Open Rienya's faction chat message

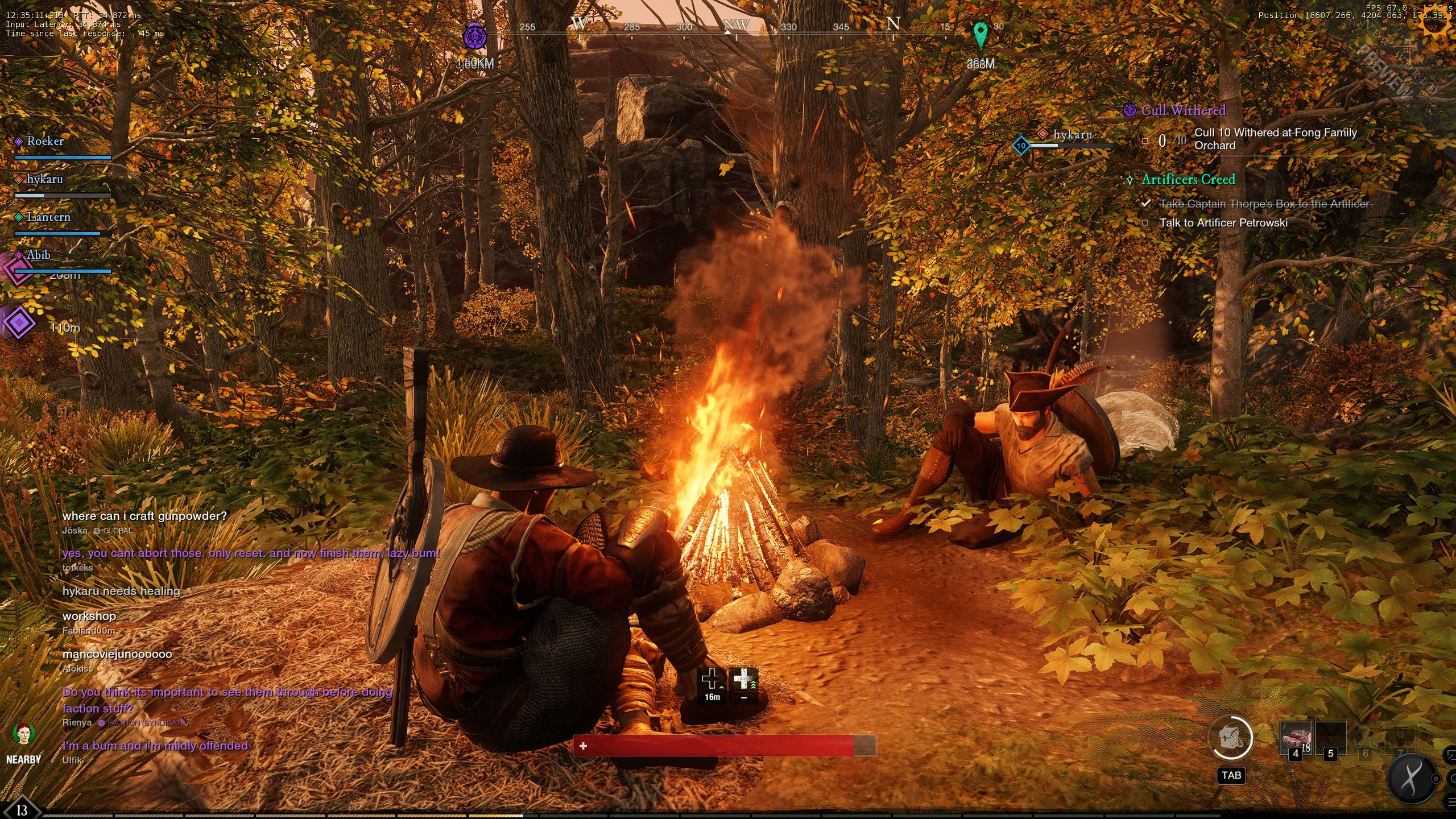click(227, 700)
